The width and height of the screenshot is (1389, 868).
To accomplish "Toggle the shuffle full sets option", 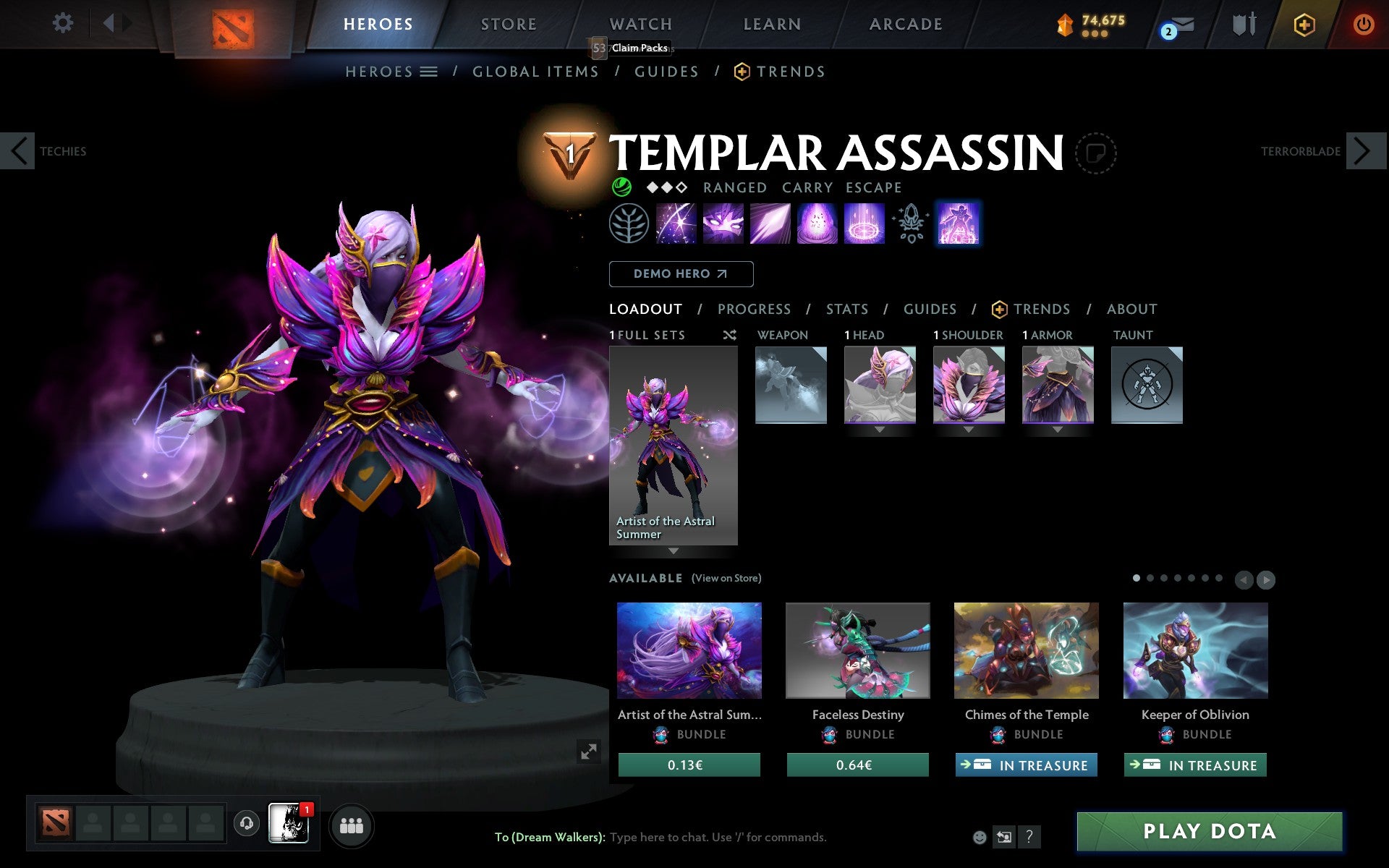I will coord(729,335).
